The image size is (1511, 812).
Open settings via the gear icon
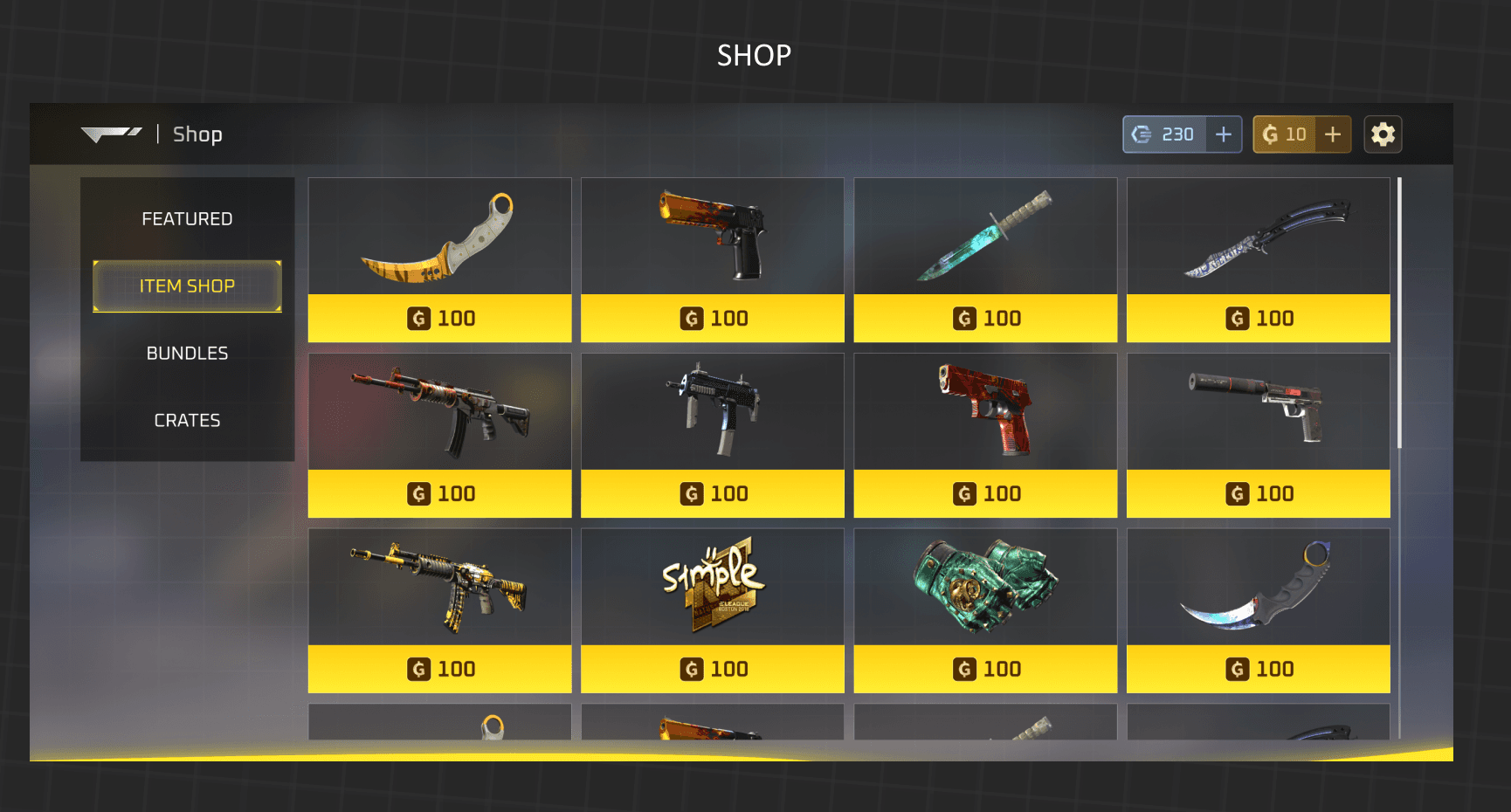(x=1383, y=134)
